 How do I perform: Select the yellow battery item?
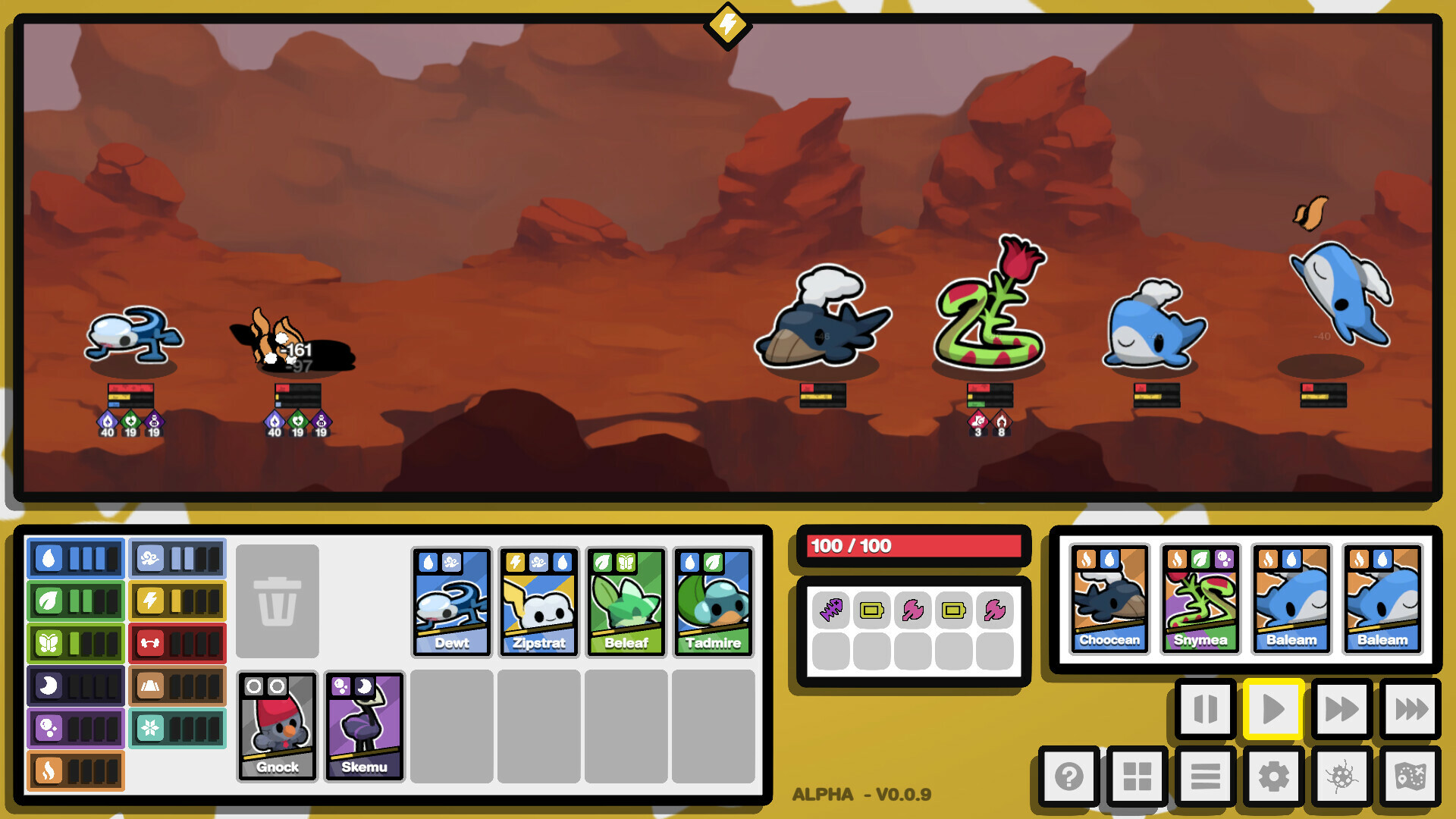(x=872, y=611)
